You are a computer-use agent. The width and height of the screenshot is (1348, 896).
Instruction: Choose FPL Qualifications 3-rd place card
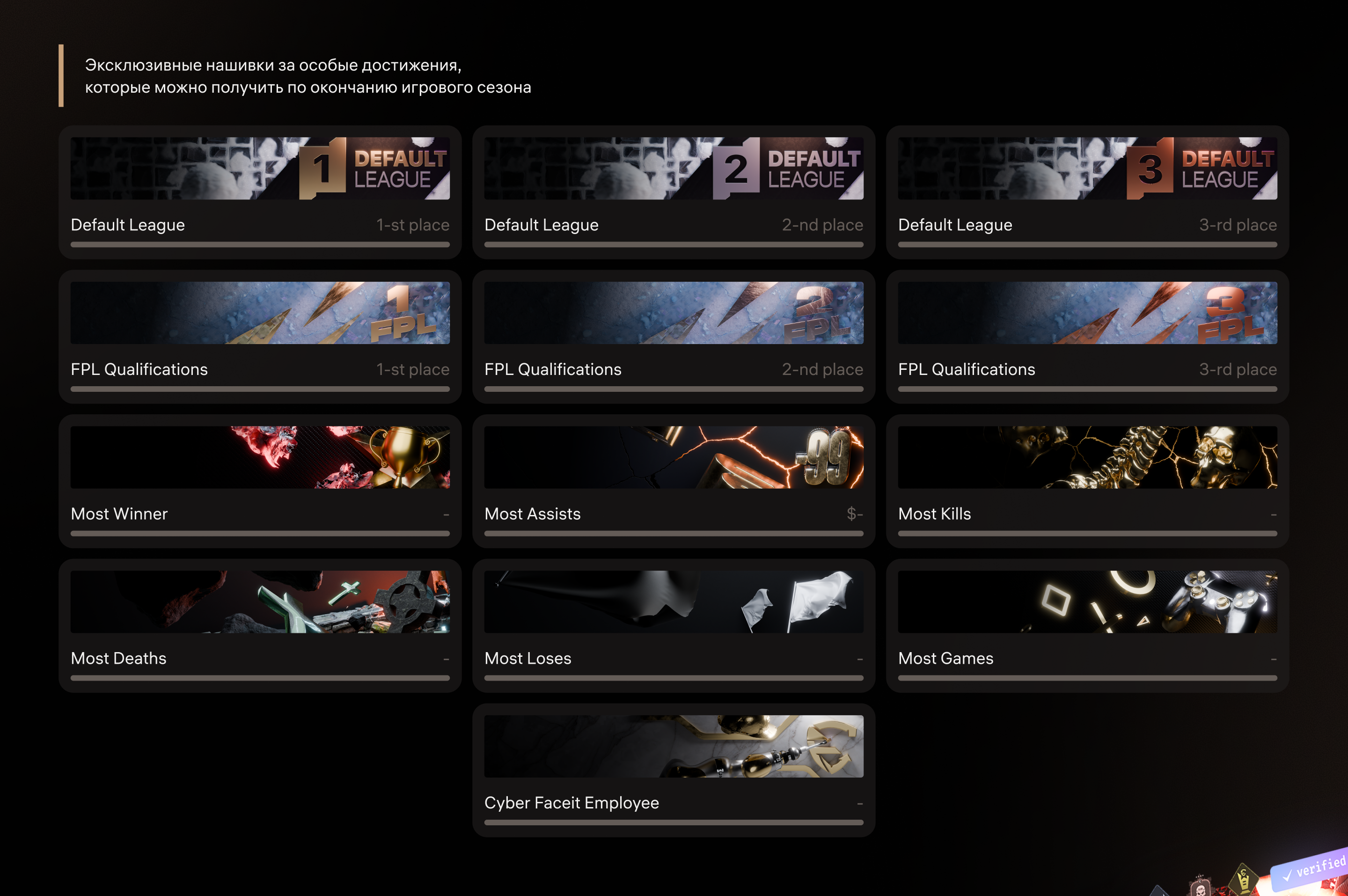coord(1087,337)
